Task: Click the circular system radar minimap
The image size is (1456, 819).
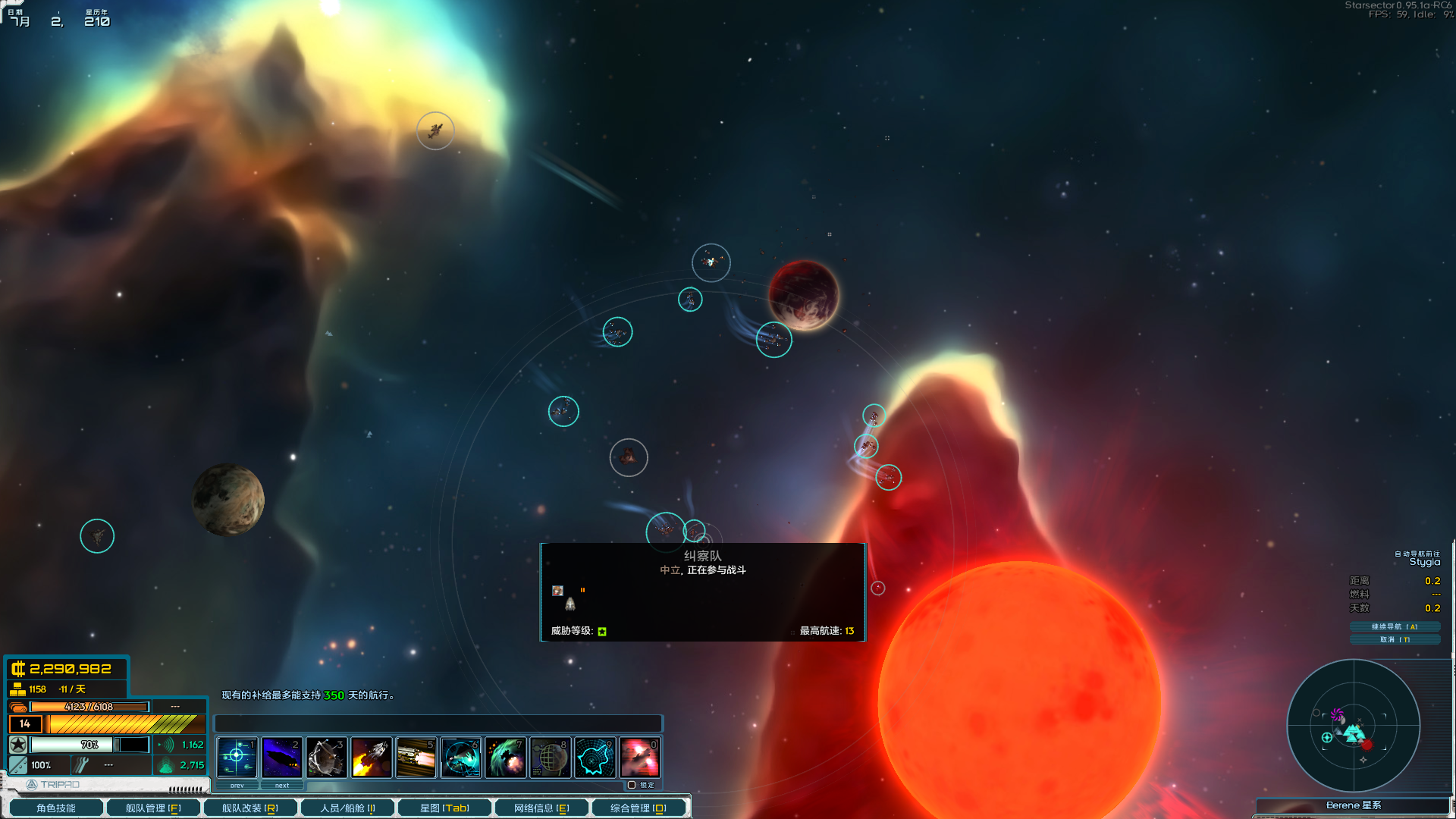Action: [x=1353, y=726]
